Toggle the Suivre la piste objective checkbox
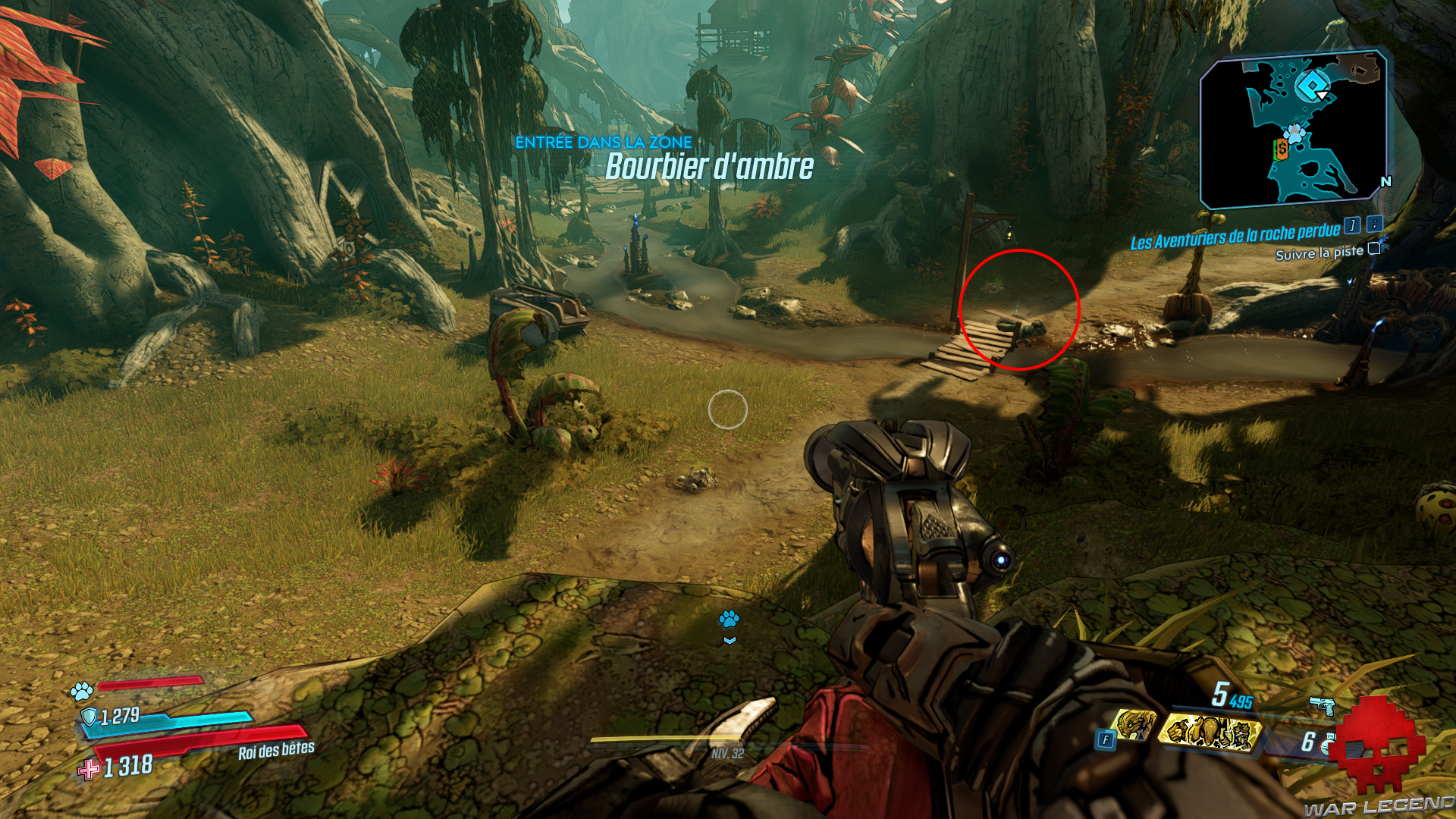Viewport: 1456px width, 819px height. [x=1373, y=249]
